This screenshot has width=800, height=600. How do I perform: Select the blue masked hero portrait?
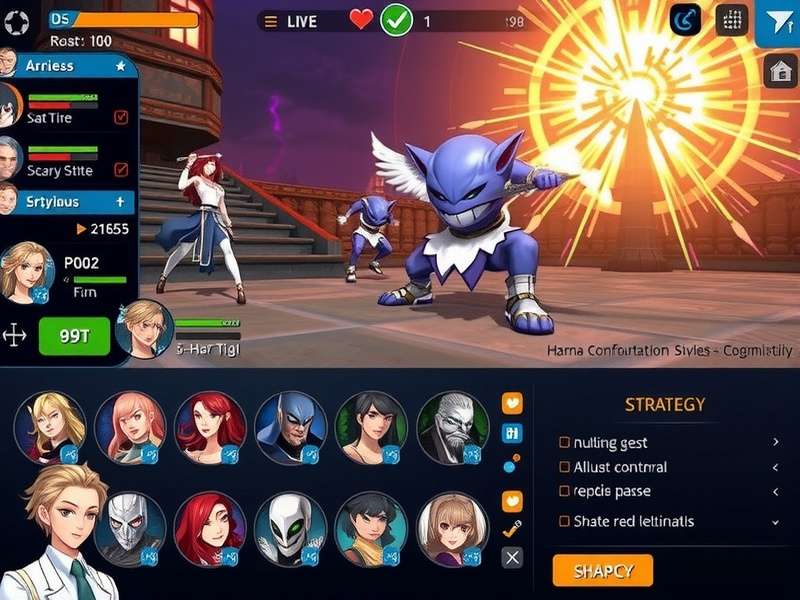click(x=290, y=428)
